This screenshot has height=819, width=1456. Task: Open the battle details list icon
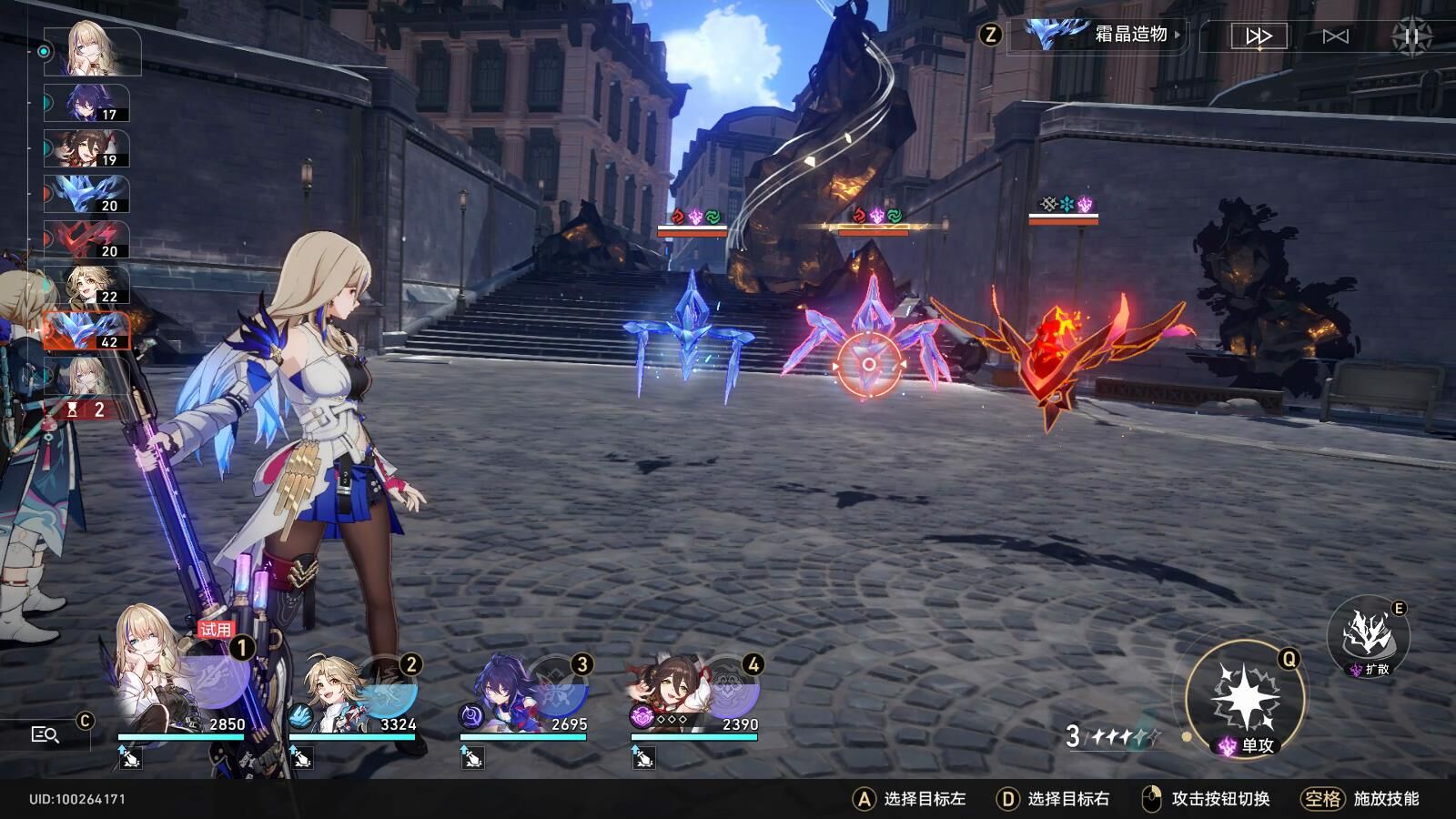pos(45,734)
